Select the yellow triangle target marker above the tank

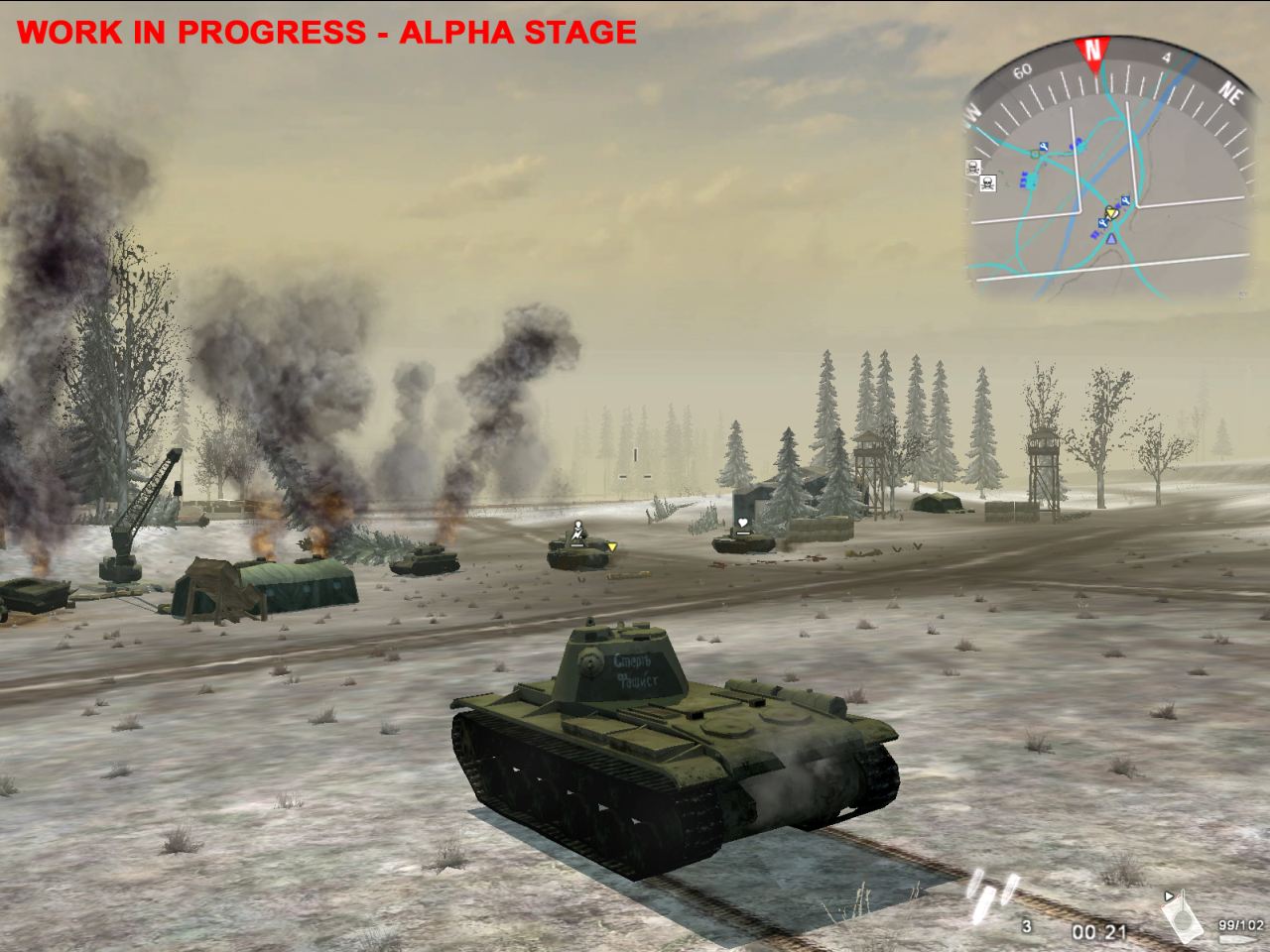click(x=612, y=548)
